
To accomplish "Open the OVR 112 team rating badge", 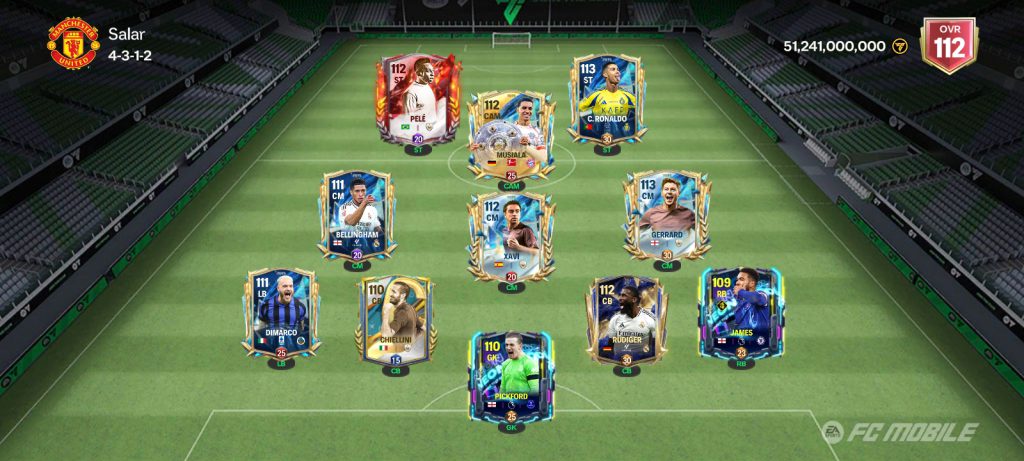I will click(x=949, y=45).
